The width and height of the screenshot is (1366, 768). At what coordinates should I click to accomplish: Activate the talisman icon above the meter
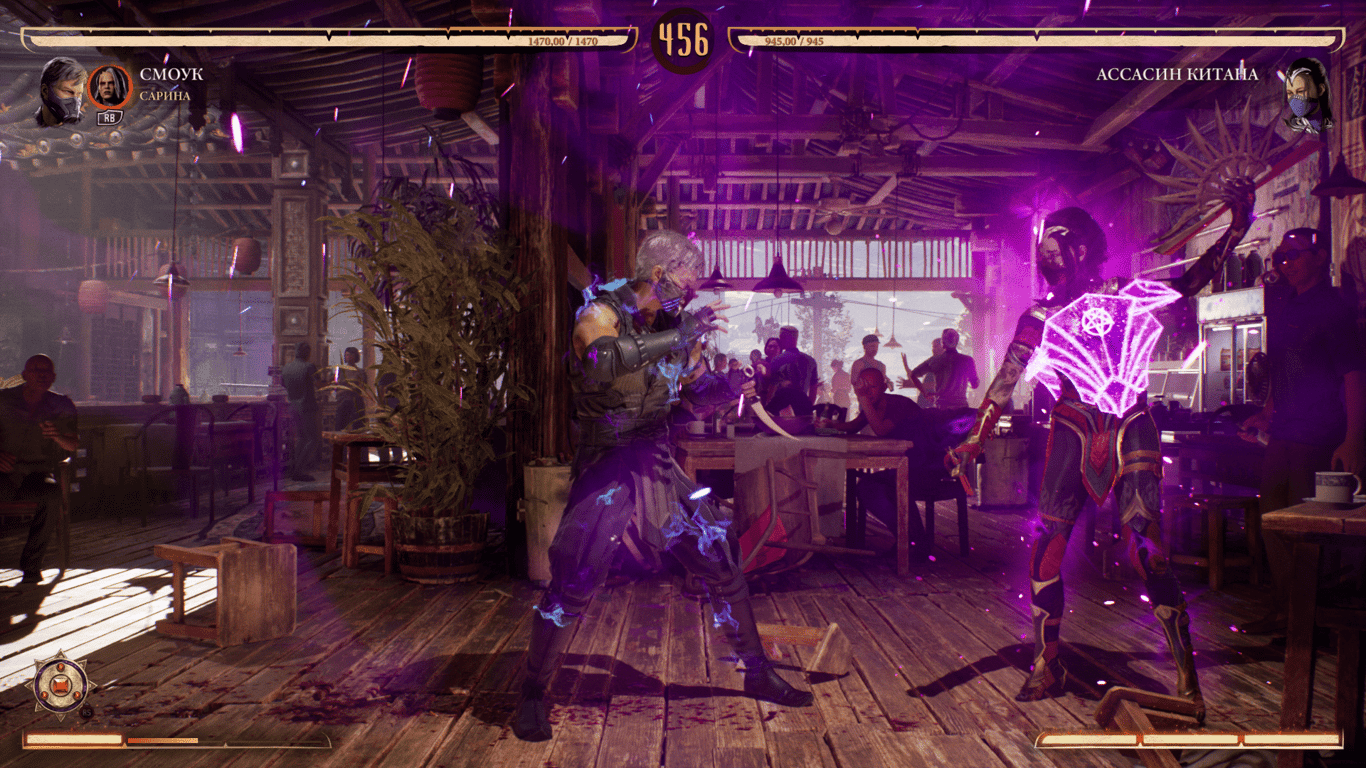coord(60,684)
